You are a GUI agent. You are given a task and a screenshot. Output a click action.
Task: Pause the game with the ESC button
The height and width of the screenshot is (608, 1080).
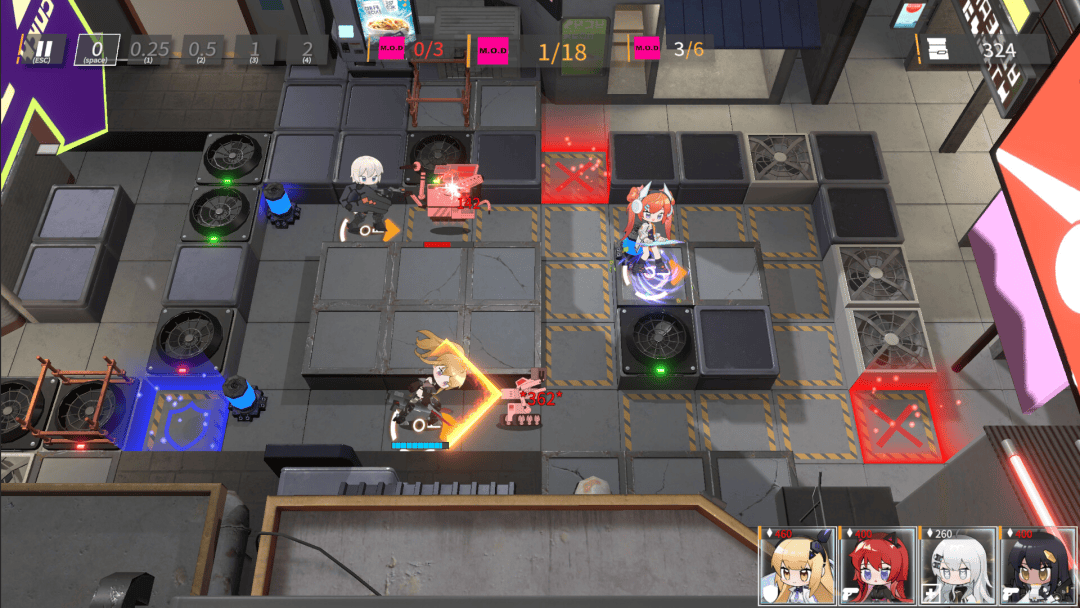[44, 49]
